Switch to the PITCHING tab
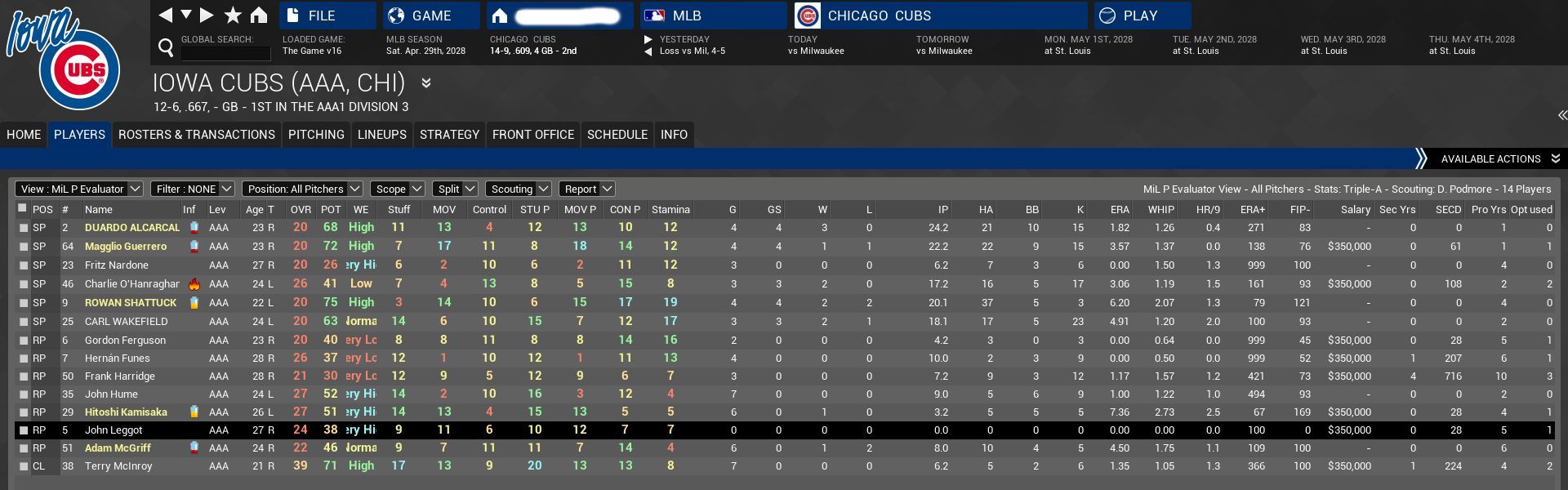This screenshot has height=490, width=1568. (x=316, y=135)
